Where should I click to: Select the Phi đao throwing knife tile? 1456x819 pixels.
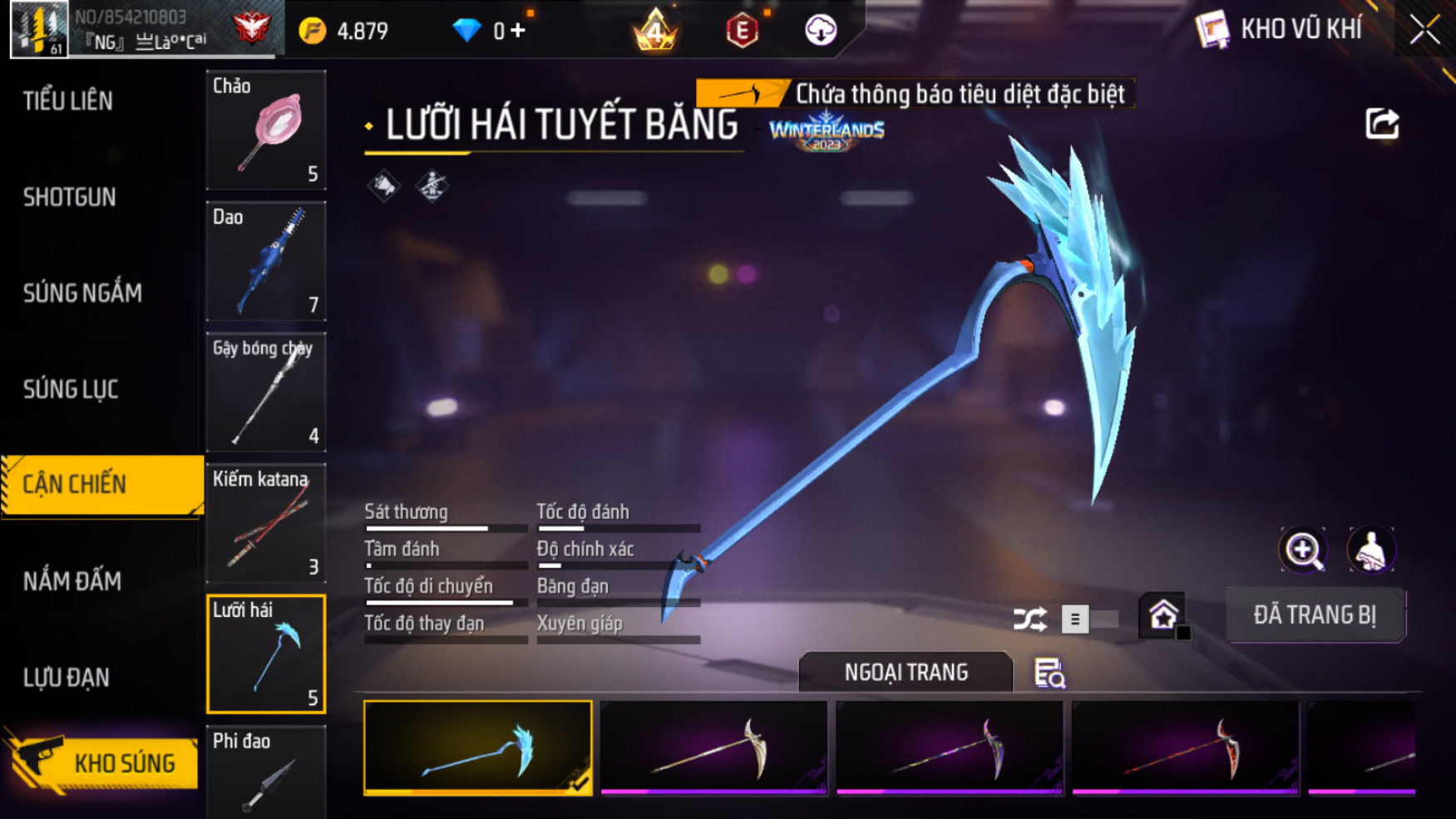tap(266, 773)
